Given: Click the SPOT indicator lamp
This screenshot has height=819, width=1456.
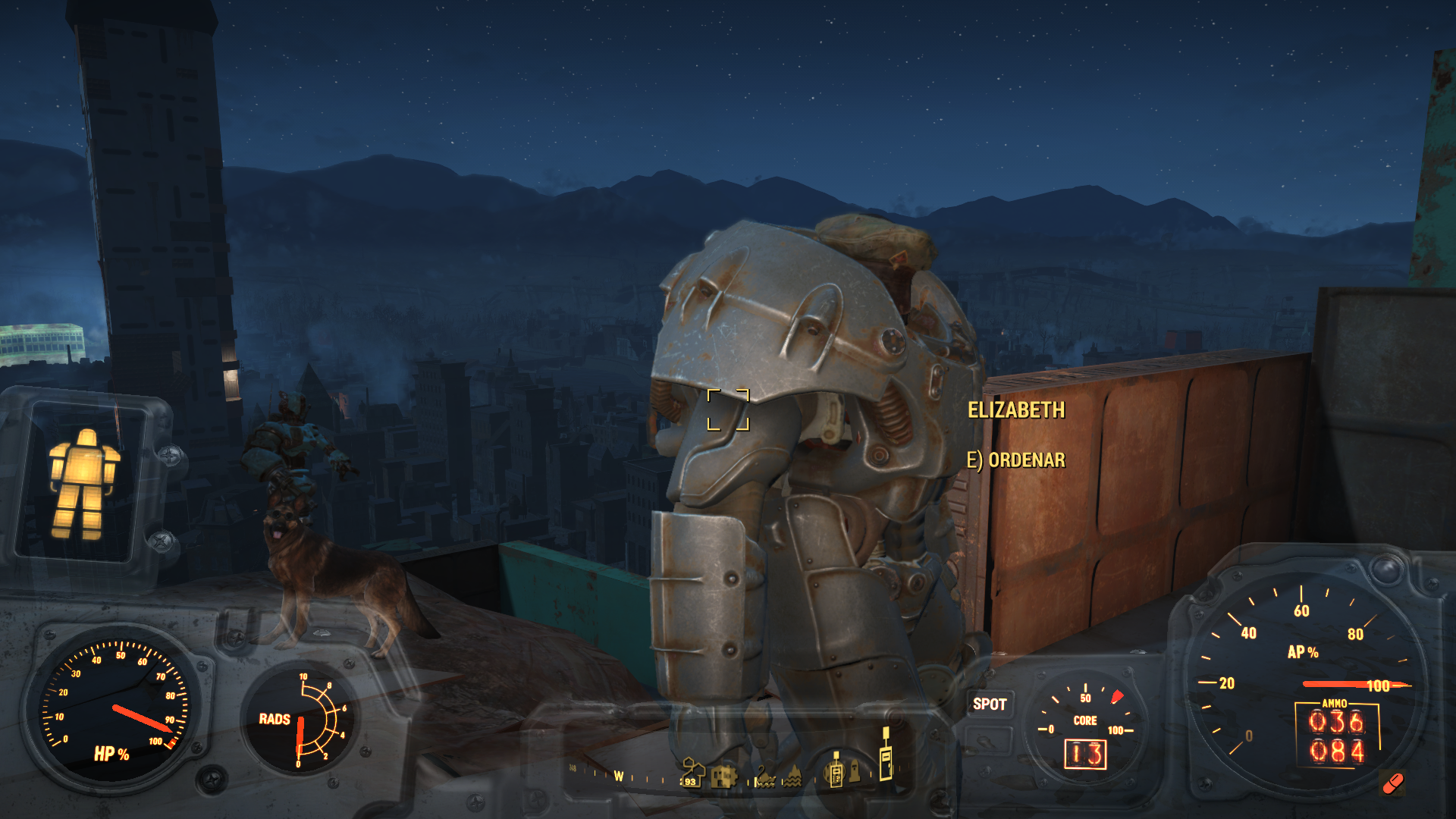Looking at the screenshot, I should point(989,704).
